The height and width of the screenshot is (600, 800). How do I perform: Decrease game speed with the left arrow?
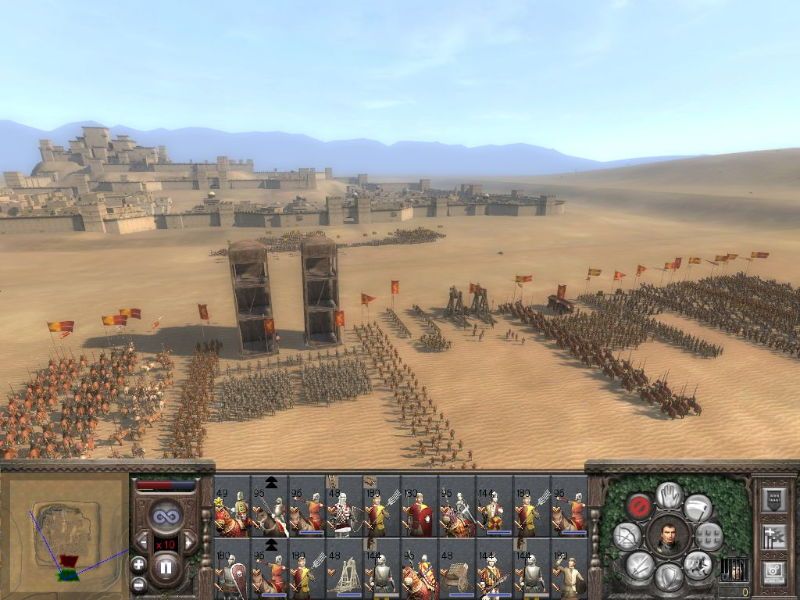[142, 541]
